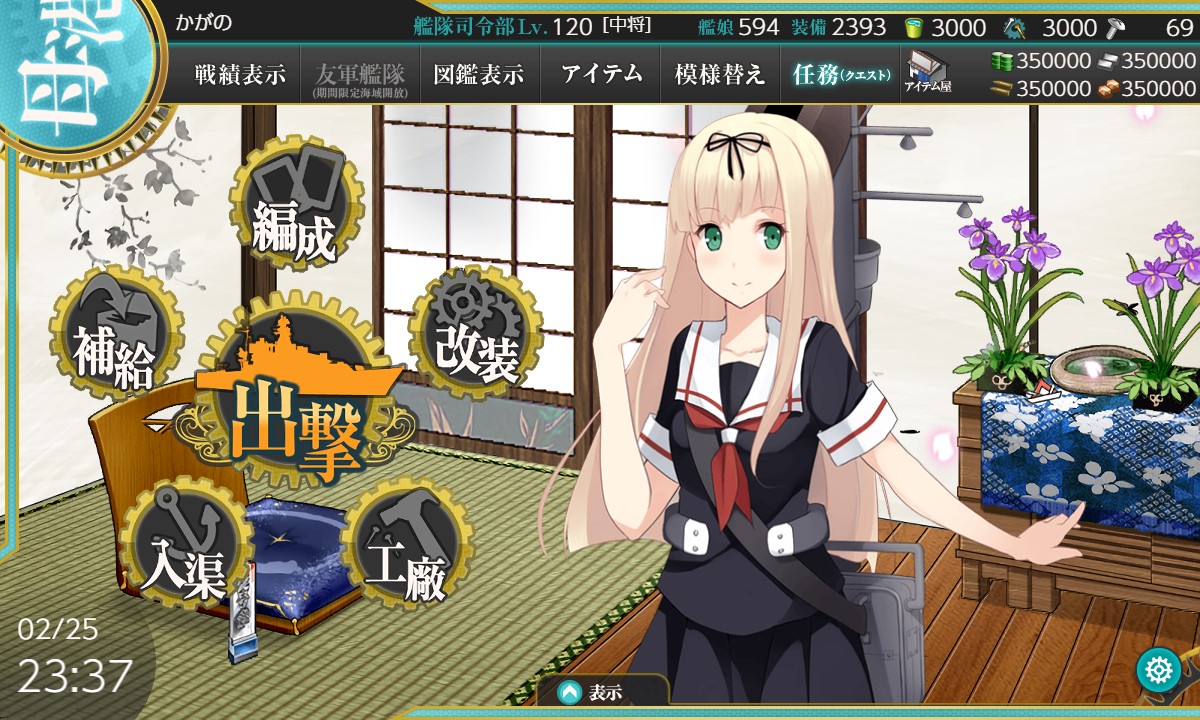Open the 戦績表示 records menu
The image size is (1200, 720).
pos(240,75)
